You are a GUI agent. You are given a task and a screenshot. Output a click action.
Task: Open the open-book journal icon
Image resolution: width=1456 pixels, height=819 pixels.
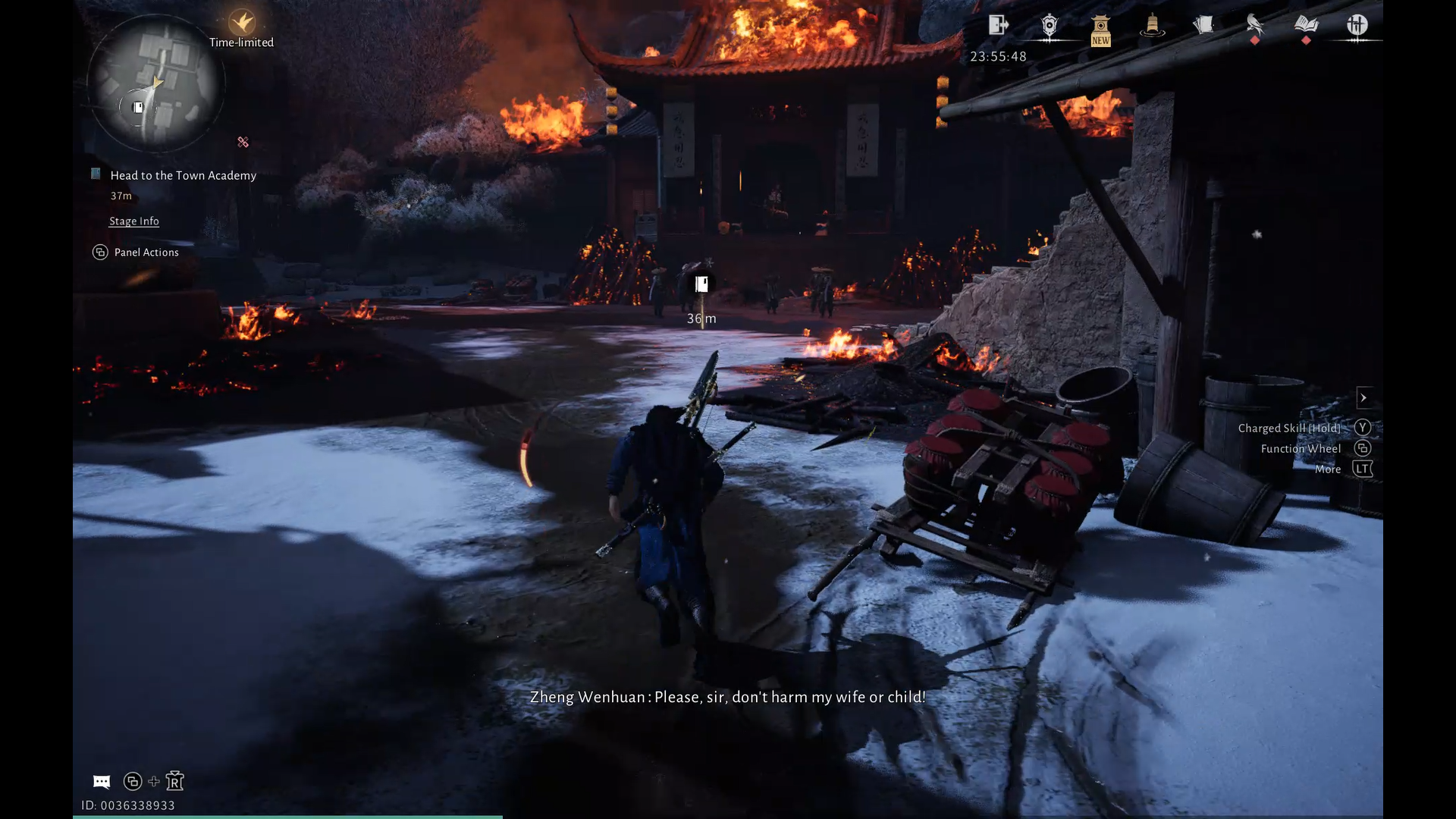1306,25
